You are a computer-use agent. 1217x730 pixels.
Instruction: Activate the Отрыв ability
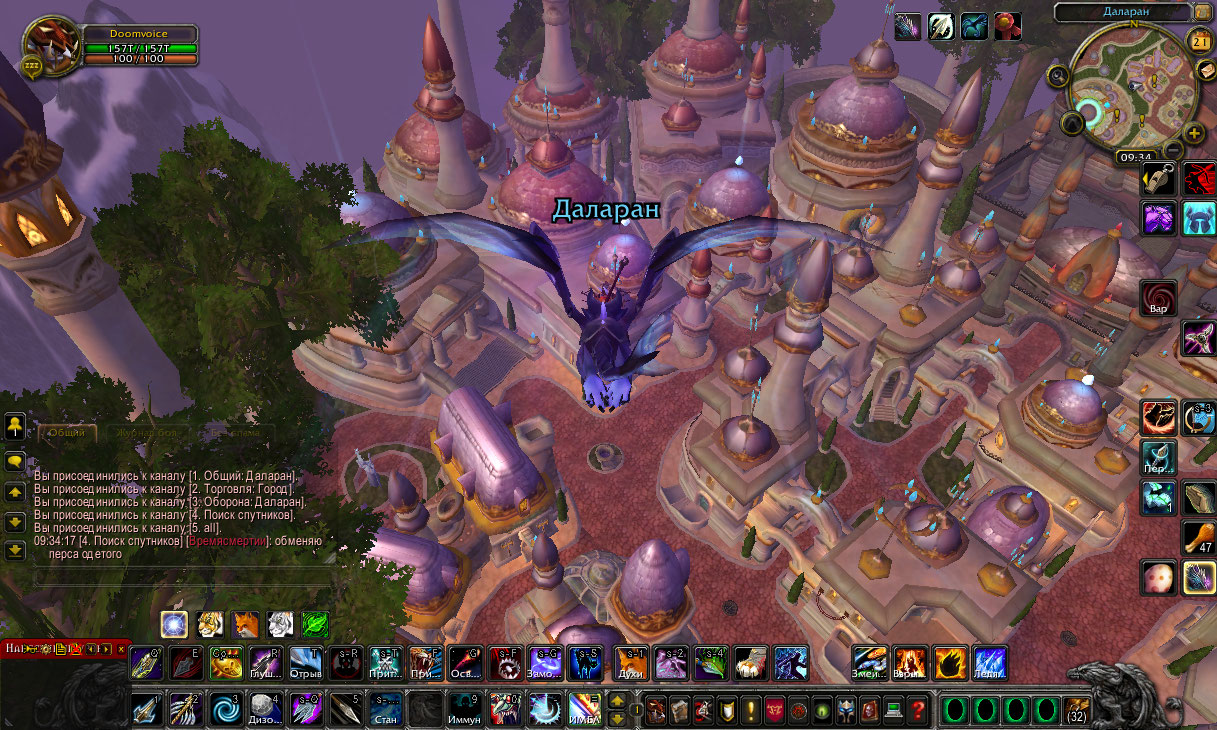(306, 663)
